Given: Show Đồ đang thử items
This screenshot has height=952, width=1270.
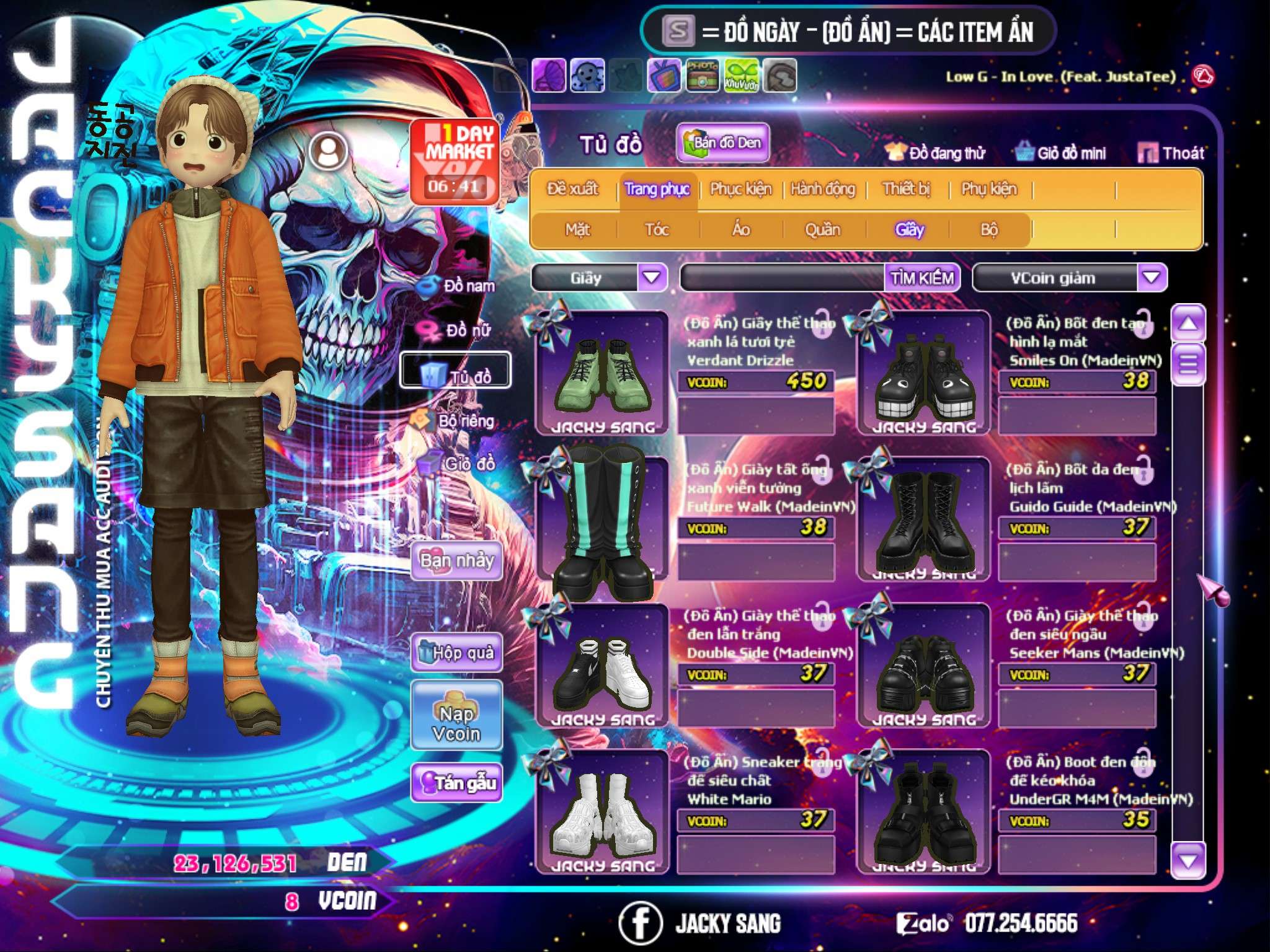Looking at the screenshot, I should (936, 153).
